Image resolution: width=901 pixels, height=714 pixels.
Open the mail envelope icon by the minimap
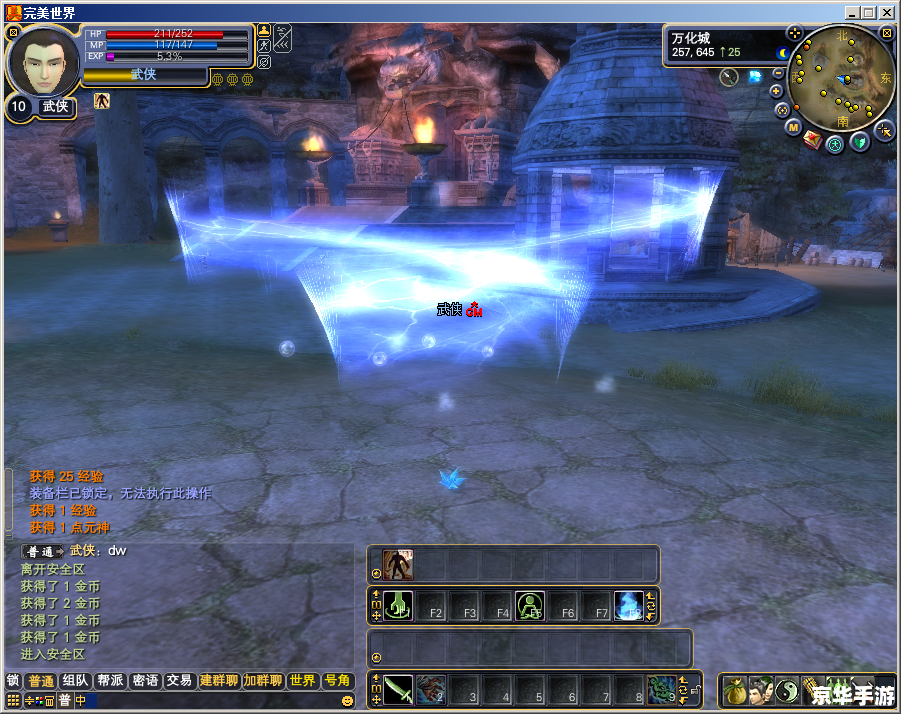pyautogui.click(x=812, y=139)
